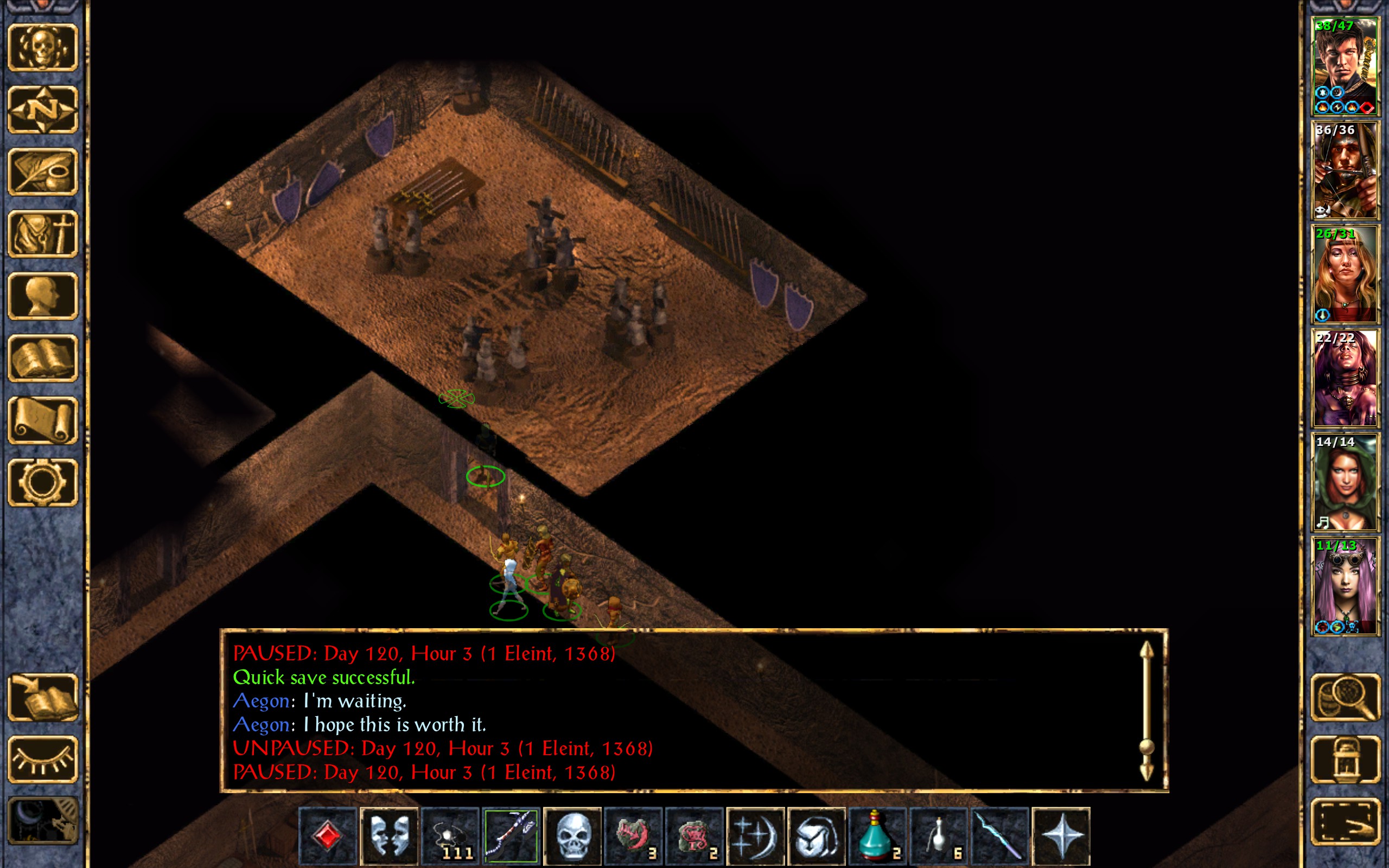Open the mage spellbook
Viewport: 1389px width, 868px height.
[x=43, y=358]
